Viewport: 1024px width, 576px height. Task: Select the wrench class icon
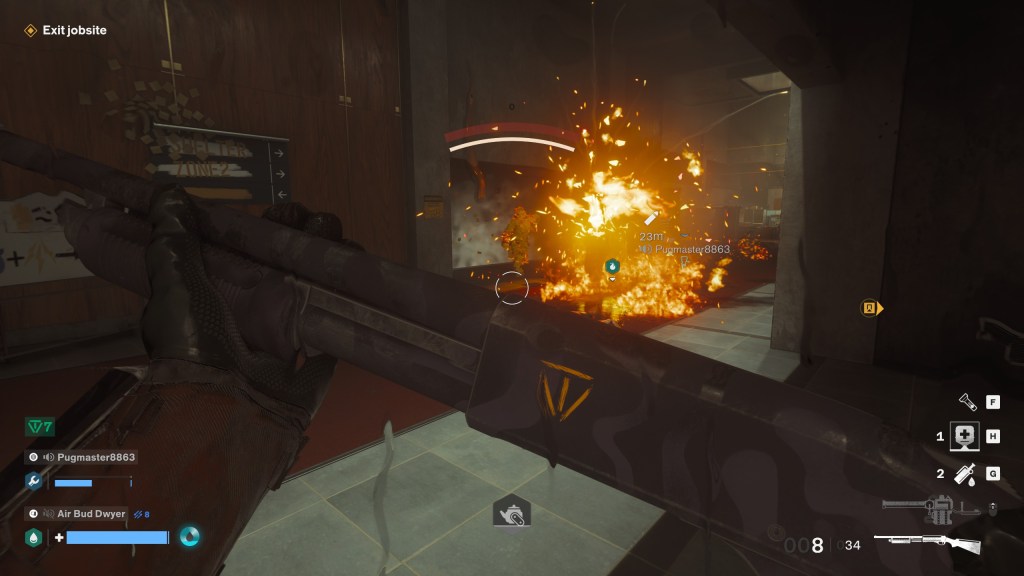coord(33,481)
